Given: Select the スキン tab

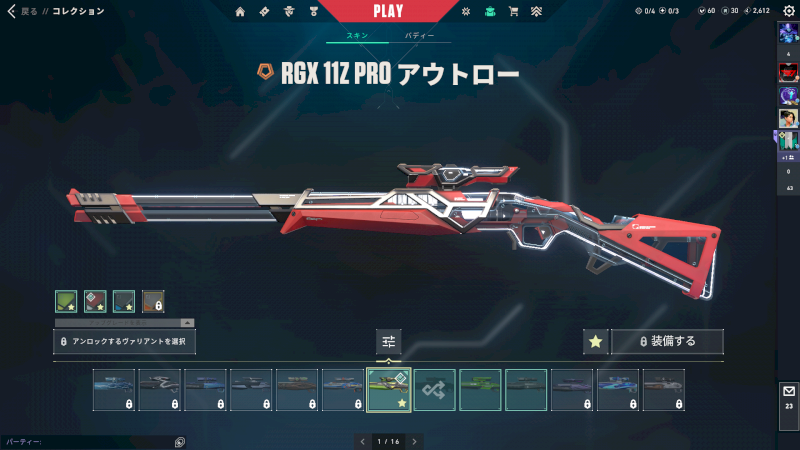Looking at the screenshot, I should pos(357,35).
